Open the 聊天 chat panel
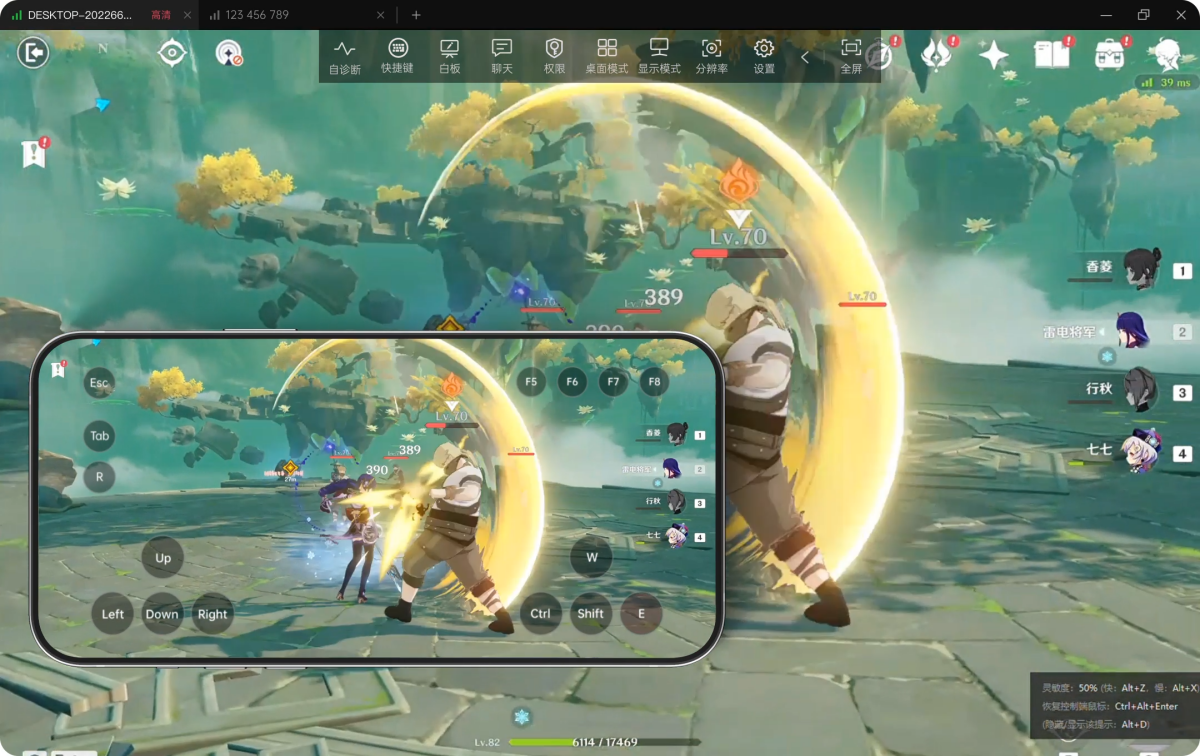1200x756 pixels. pos(502,57)
